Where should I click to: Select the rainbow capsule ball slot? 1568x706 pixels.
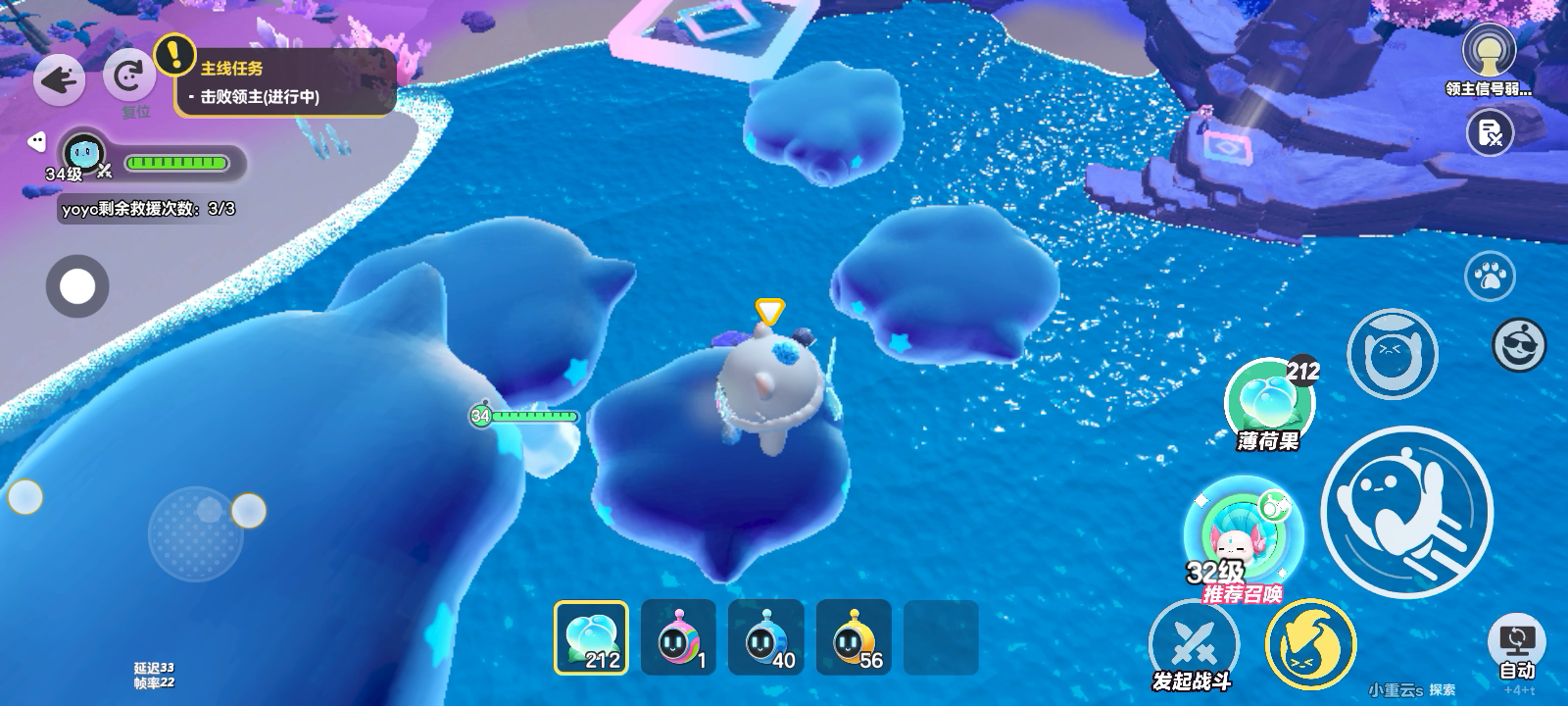(678, 637)
